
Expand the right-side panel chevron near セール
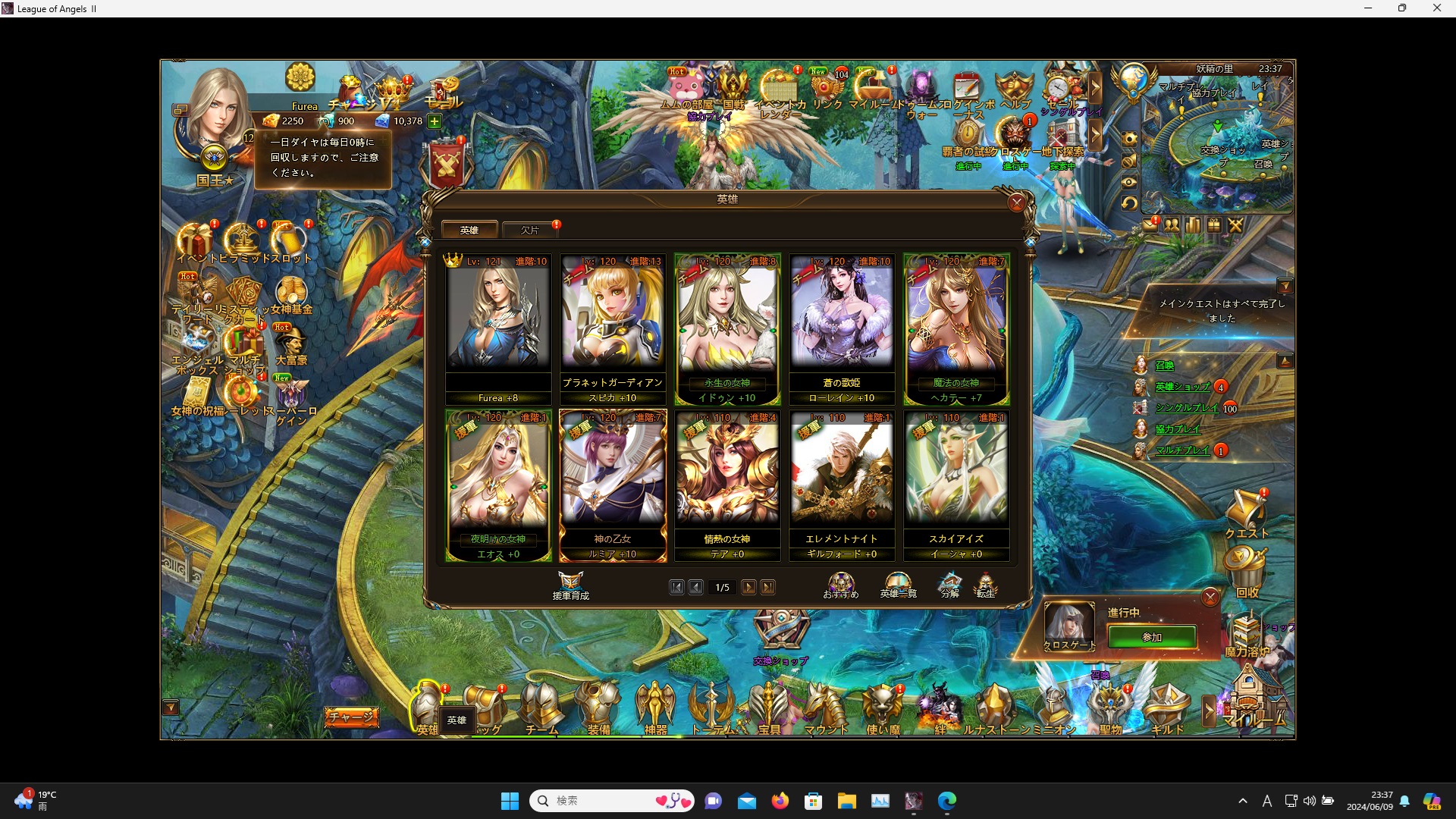1097,86
